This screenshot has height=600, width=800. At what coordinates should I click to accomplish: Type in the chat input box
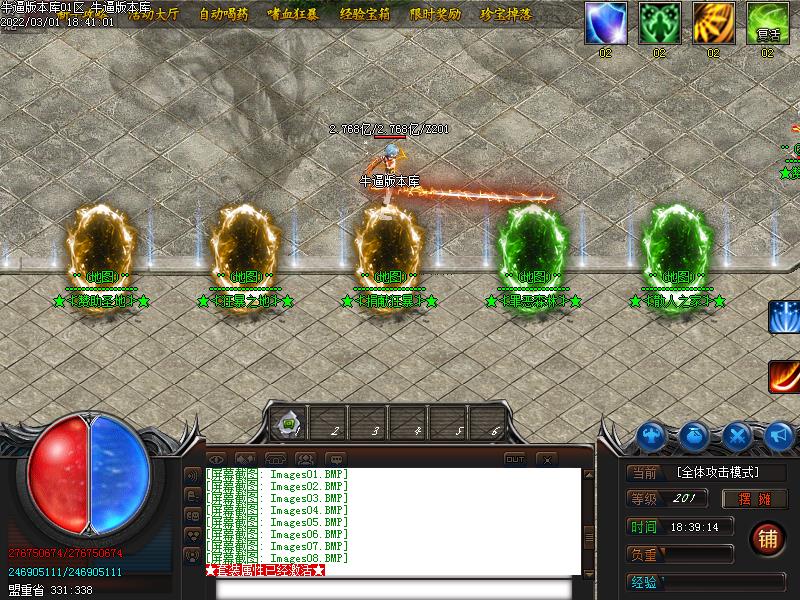point(393,588)
